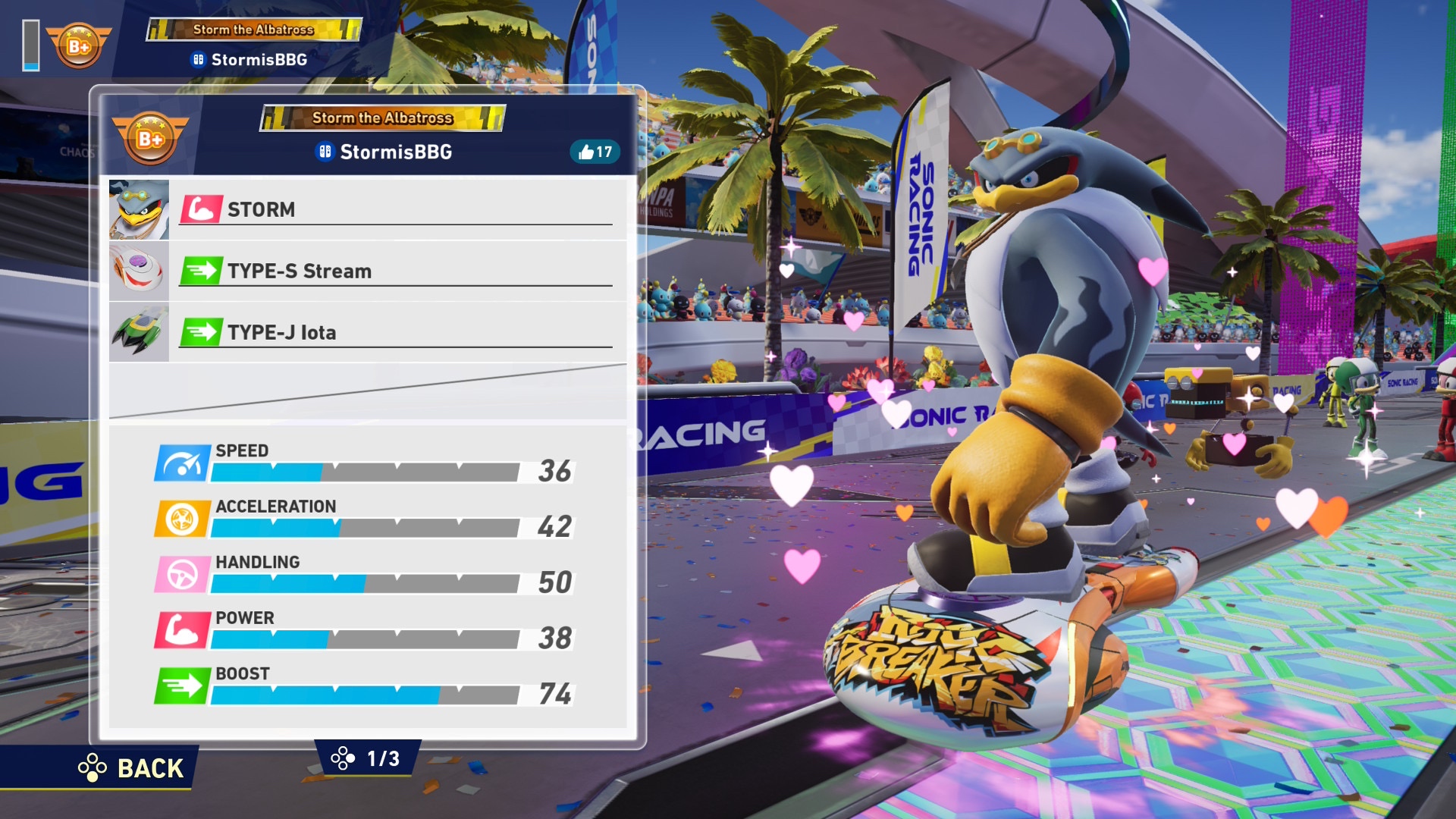Click the B+ rank emblem on card
1456x819 pixels.
150,139
